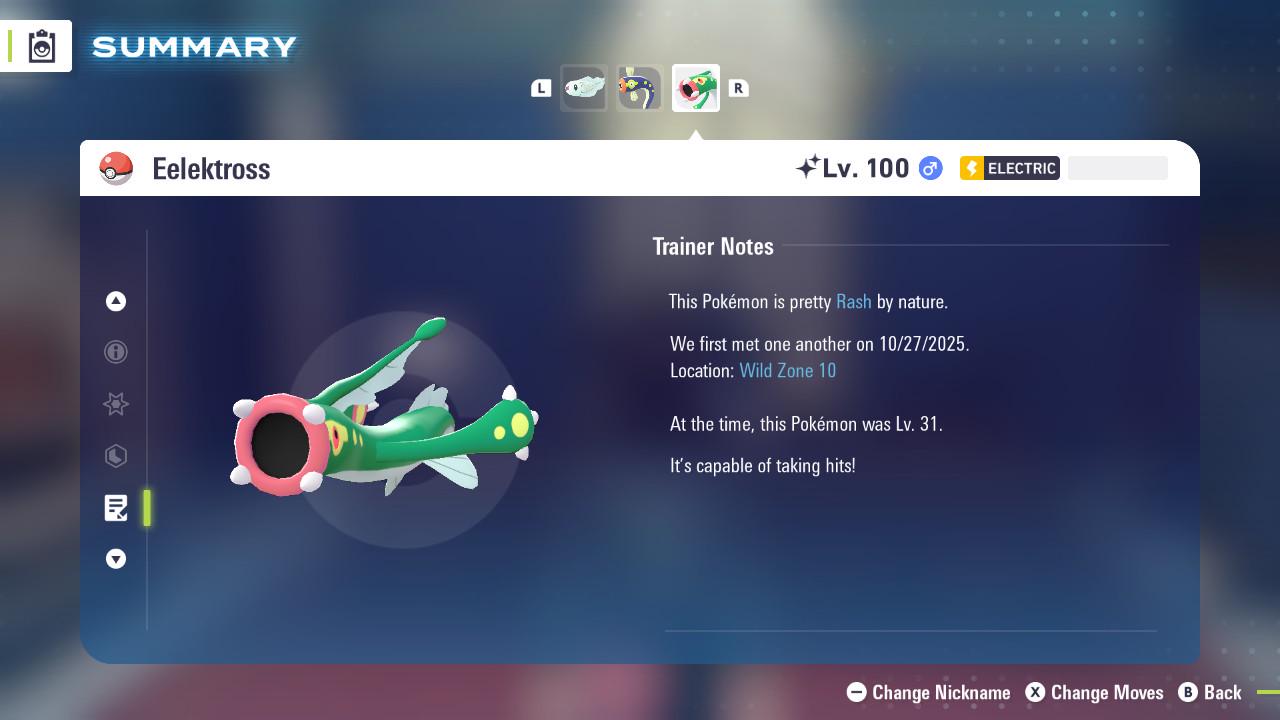Click the Trainer Notes page icon

[116, 508]
